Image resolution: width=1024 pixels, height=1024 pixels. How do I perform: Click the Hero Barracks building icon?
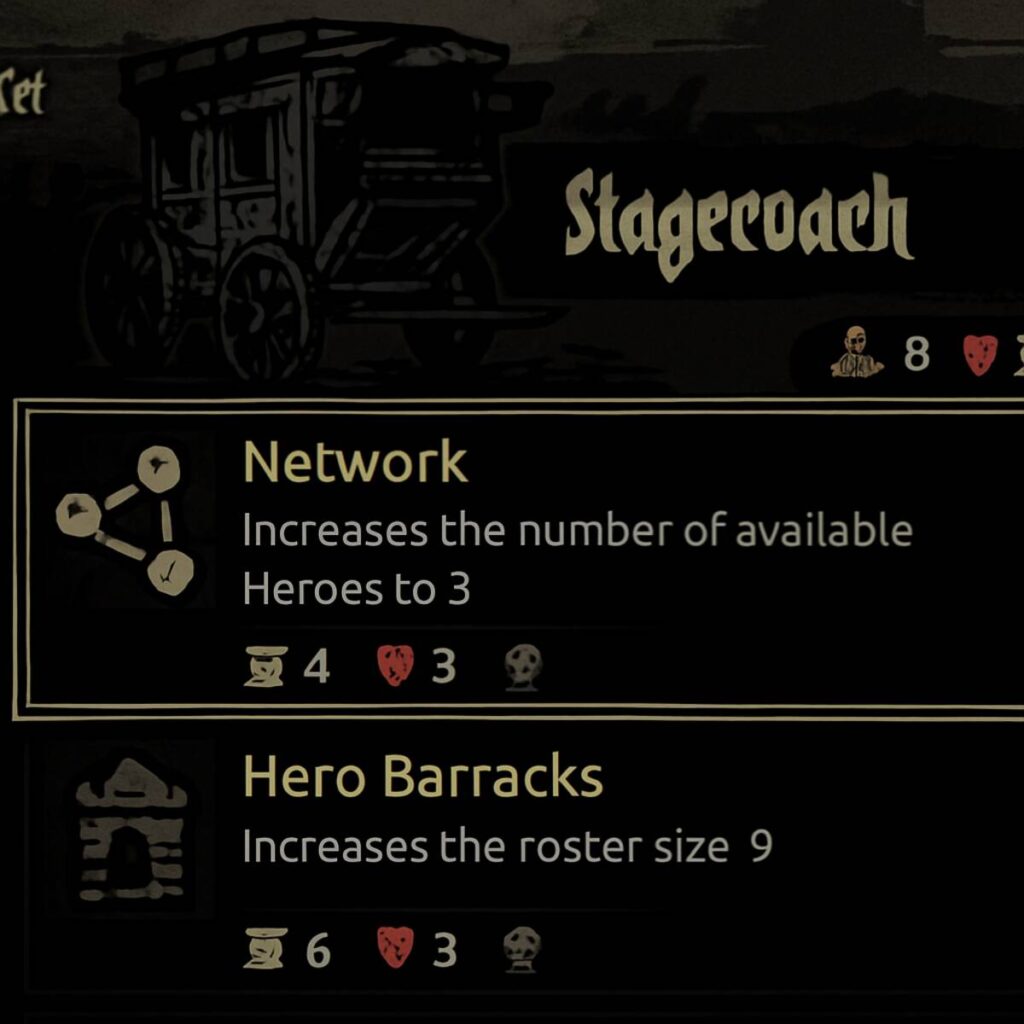[131, 829]
